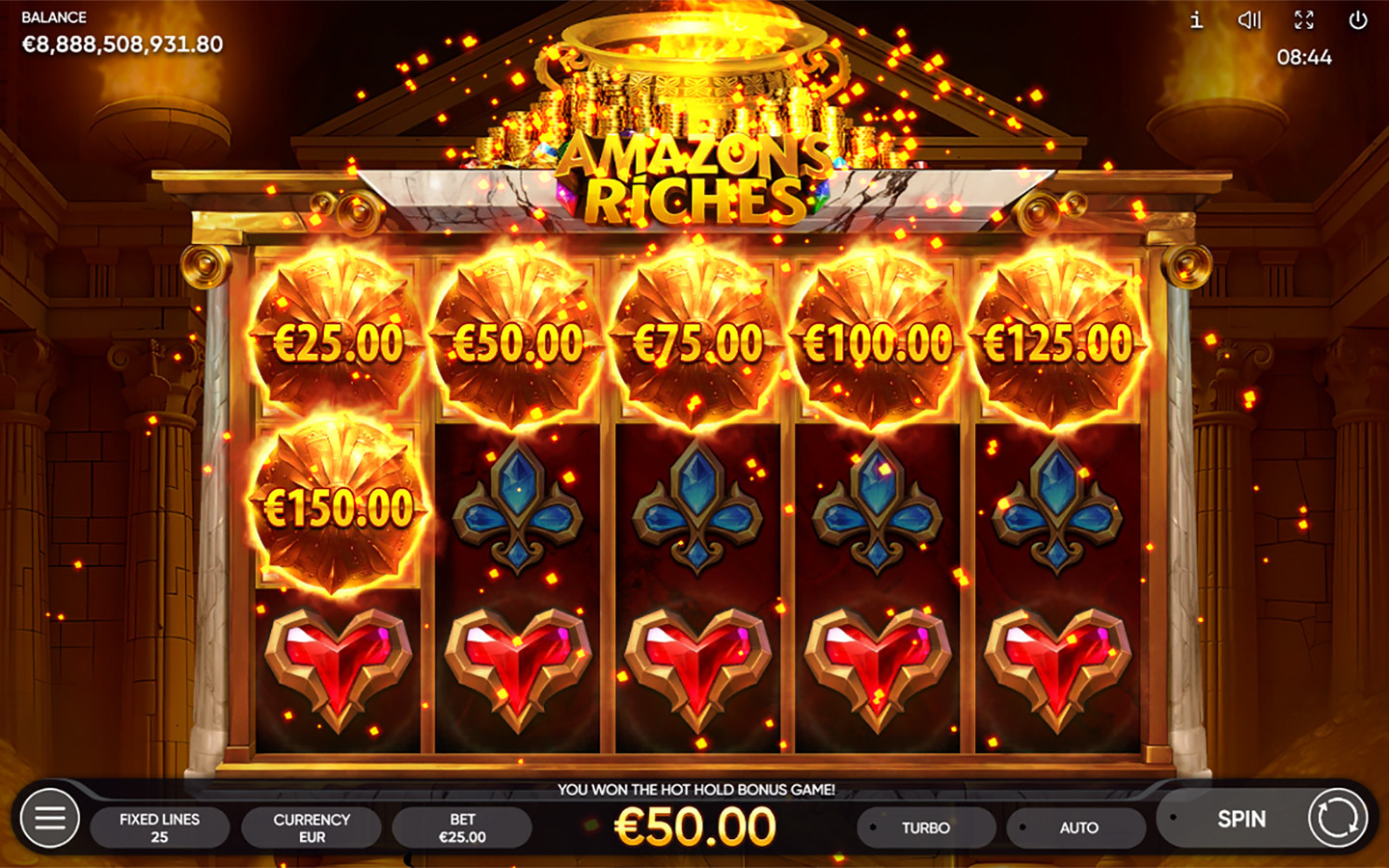Open the CURRENCY EUR selector
Viewport: 1389px width, 868px height.
(312, 827)
